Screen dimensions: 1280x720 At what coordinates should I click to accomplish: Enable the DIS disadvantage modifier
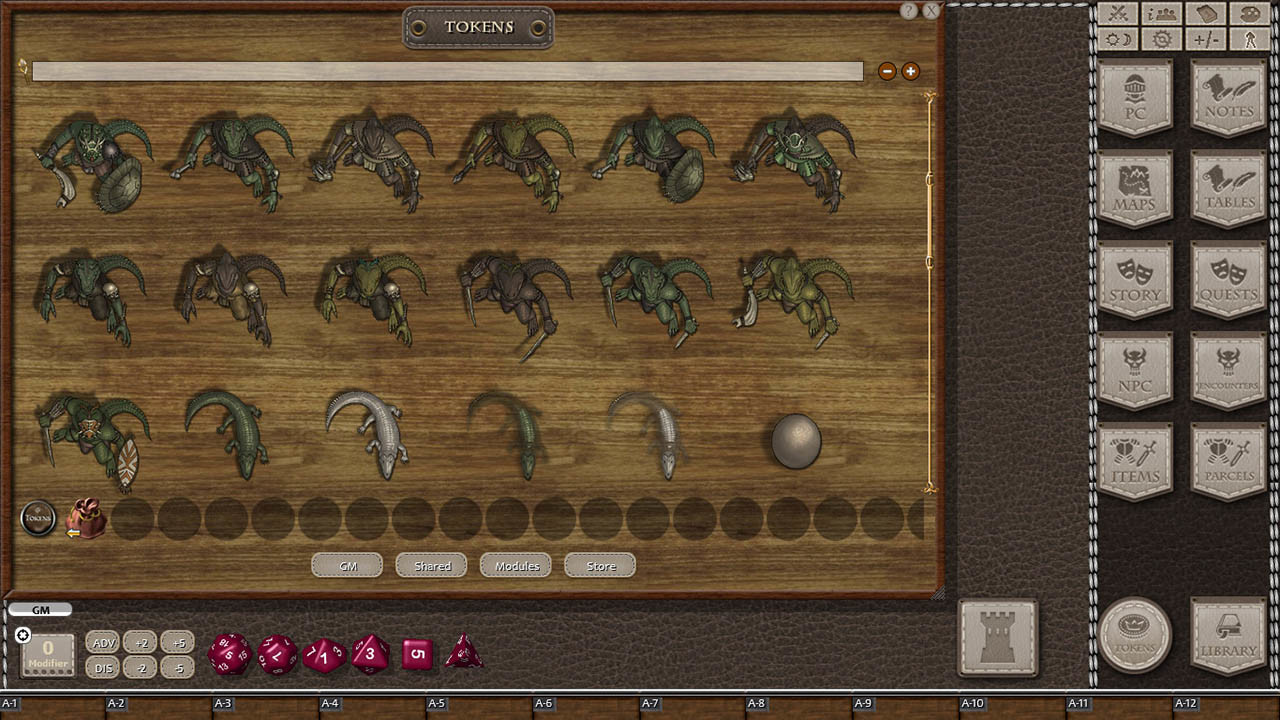(x=103, y=667)
